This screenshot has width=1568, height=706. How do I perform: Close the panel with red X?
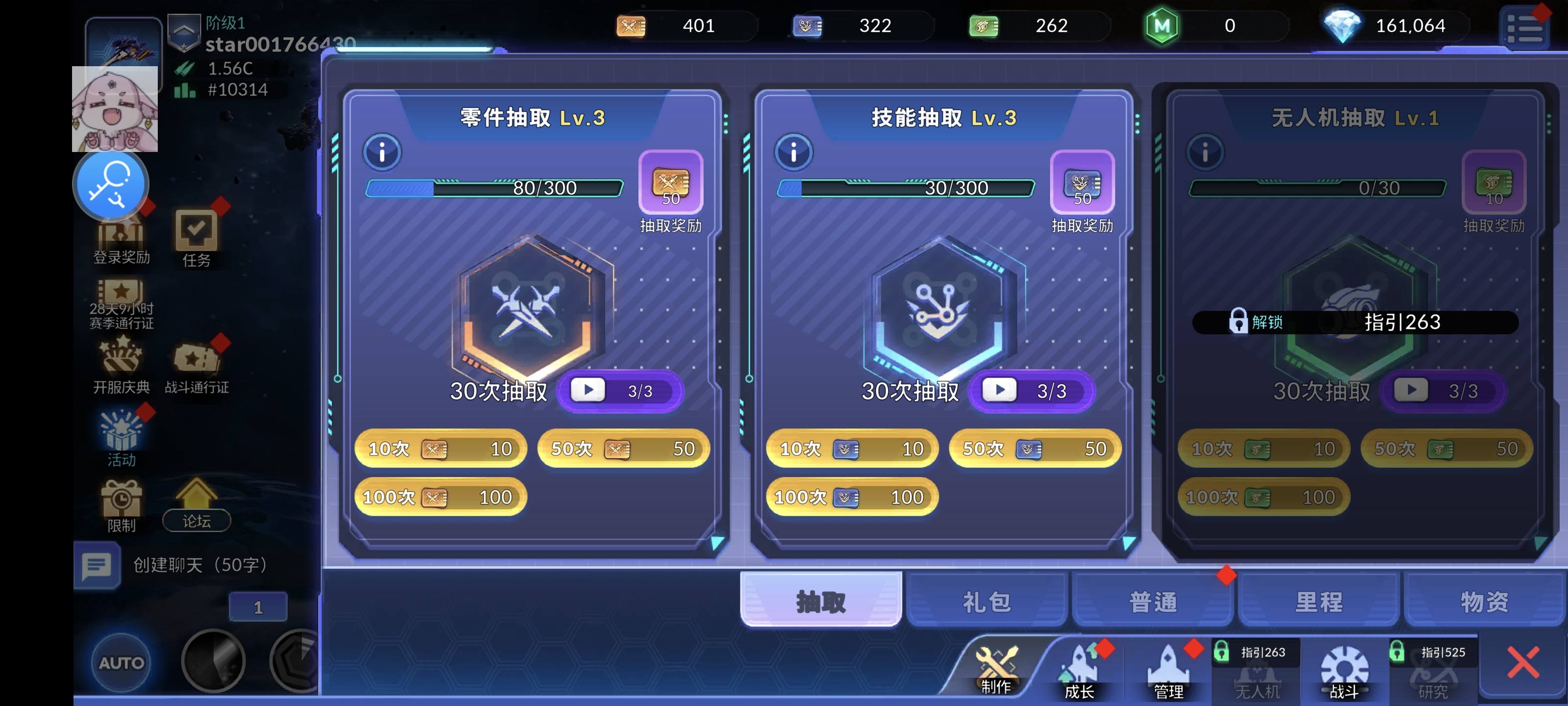(1522, 662)
